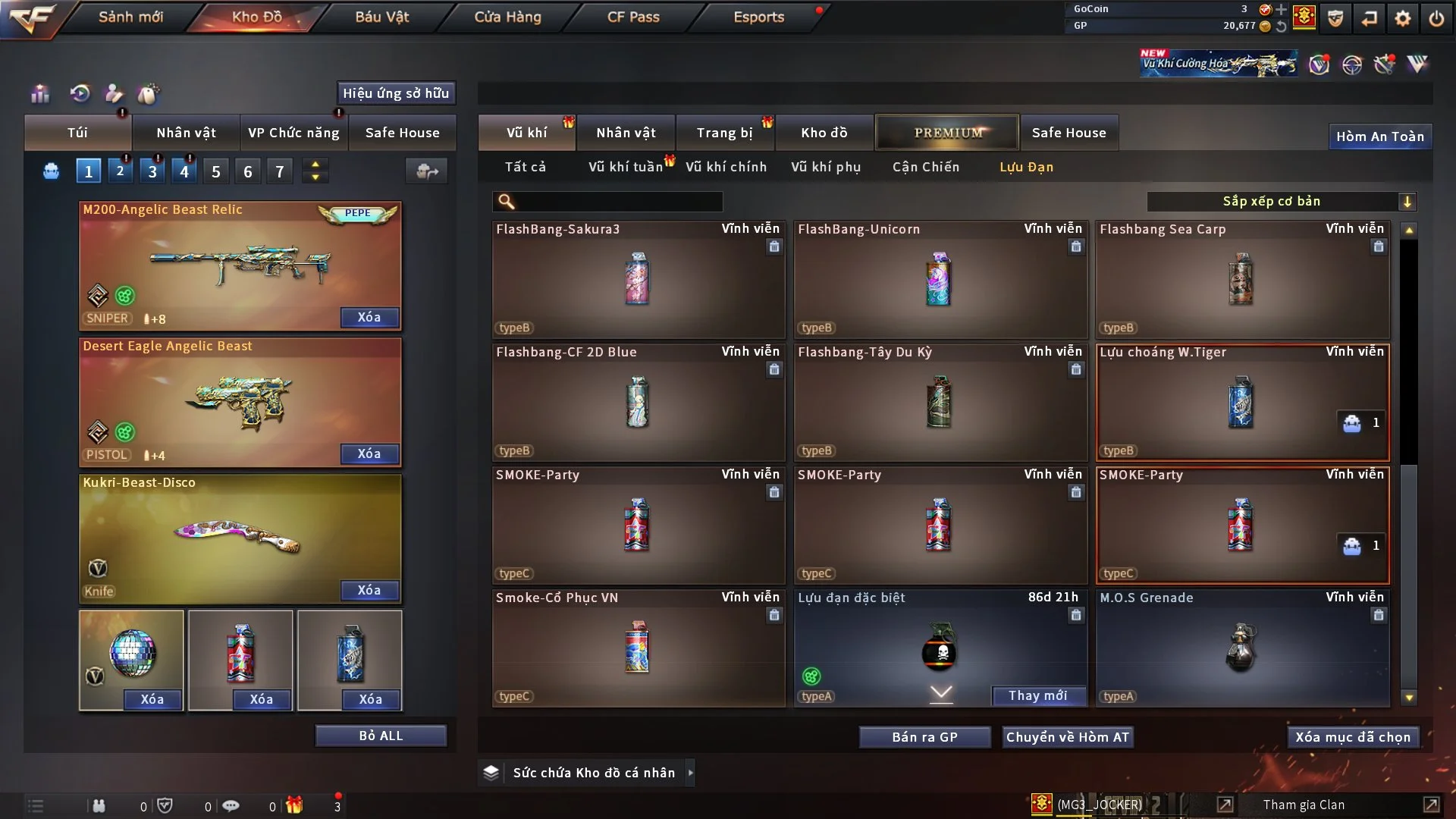Choose the FlashBang-Unicorn grenade
This screenshot has width=1456, height=819.
coord(940,279)
